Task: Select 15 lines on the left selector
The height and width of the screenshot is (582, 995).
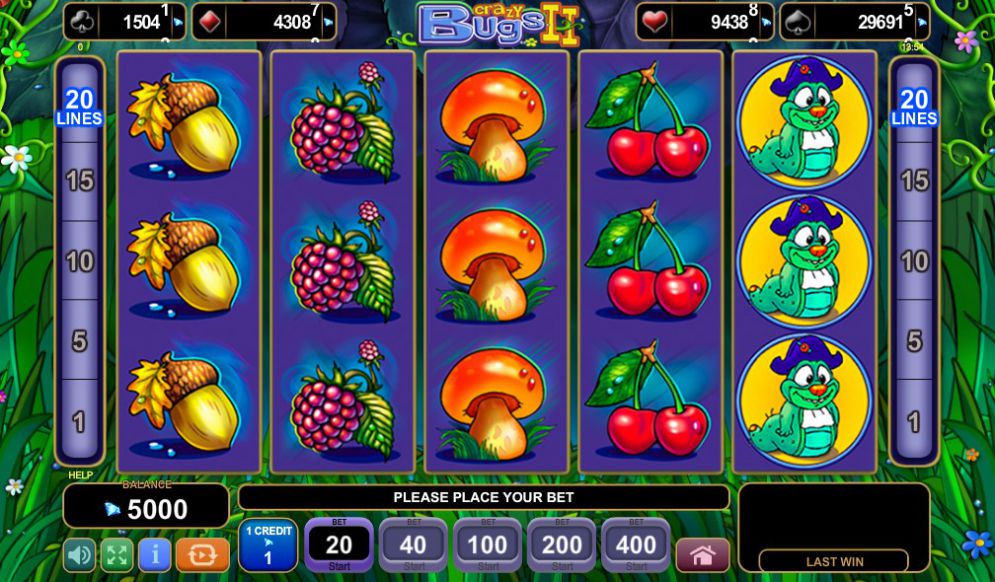Action: pyautogui.click(x=79, y=181)
